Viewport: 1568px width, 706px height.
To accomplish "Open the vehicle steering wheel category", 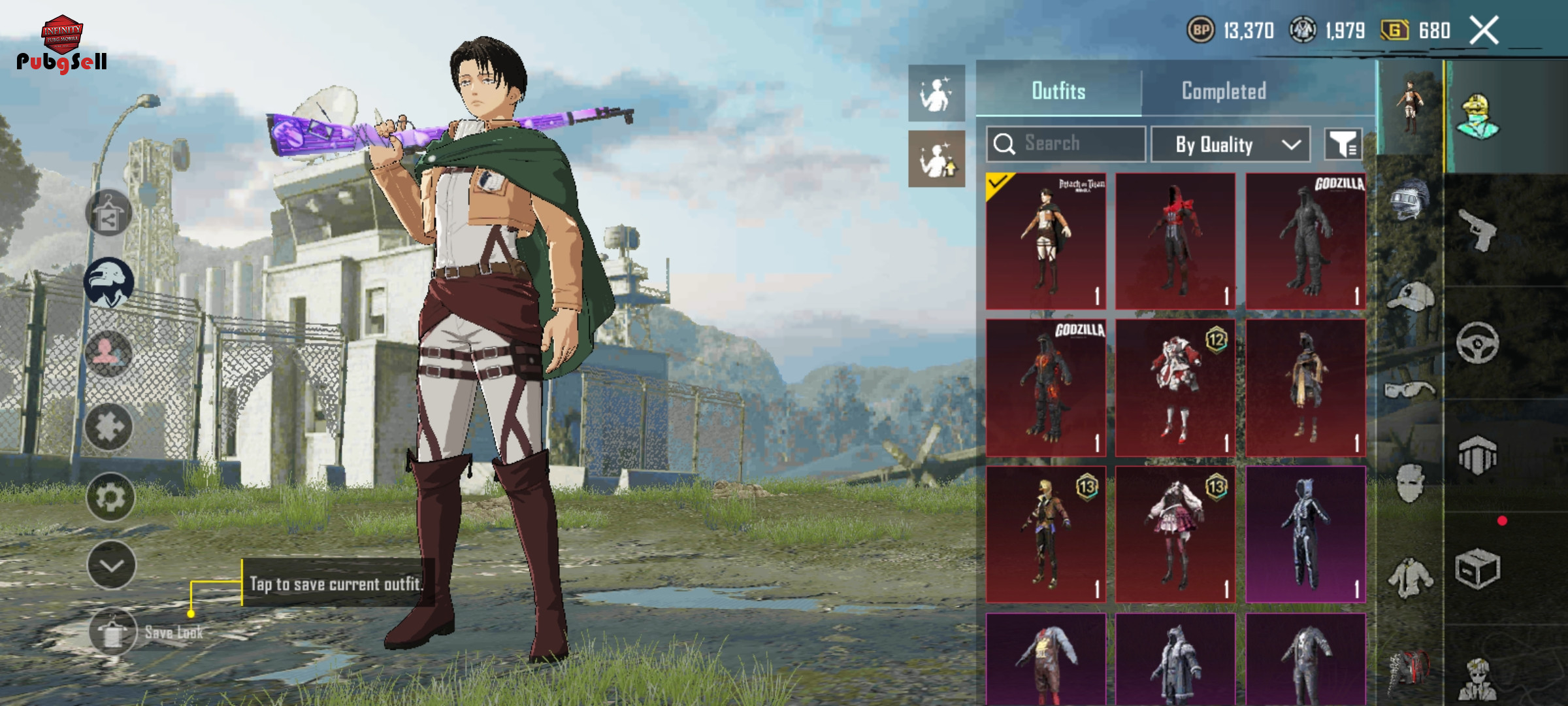I will pyautogui.click(x=1478, y=342).
